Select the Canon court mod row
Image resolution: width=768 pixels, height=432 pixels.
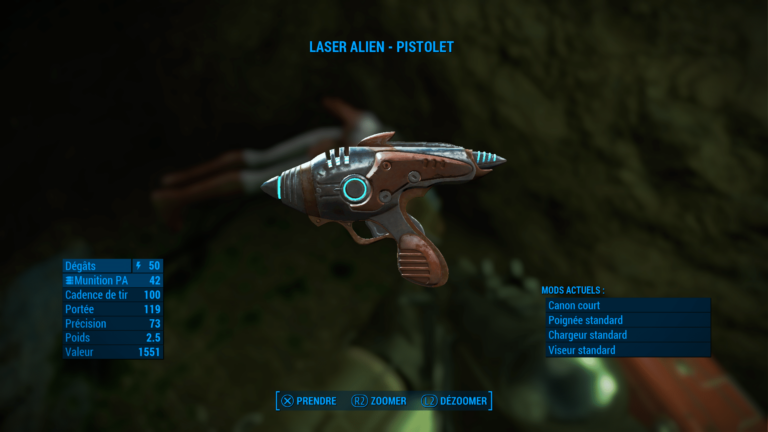[x=627, y=305]
